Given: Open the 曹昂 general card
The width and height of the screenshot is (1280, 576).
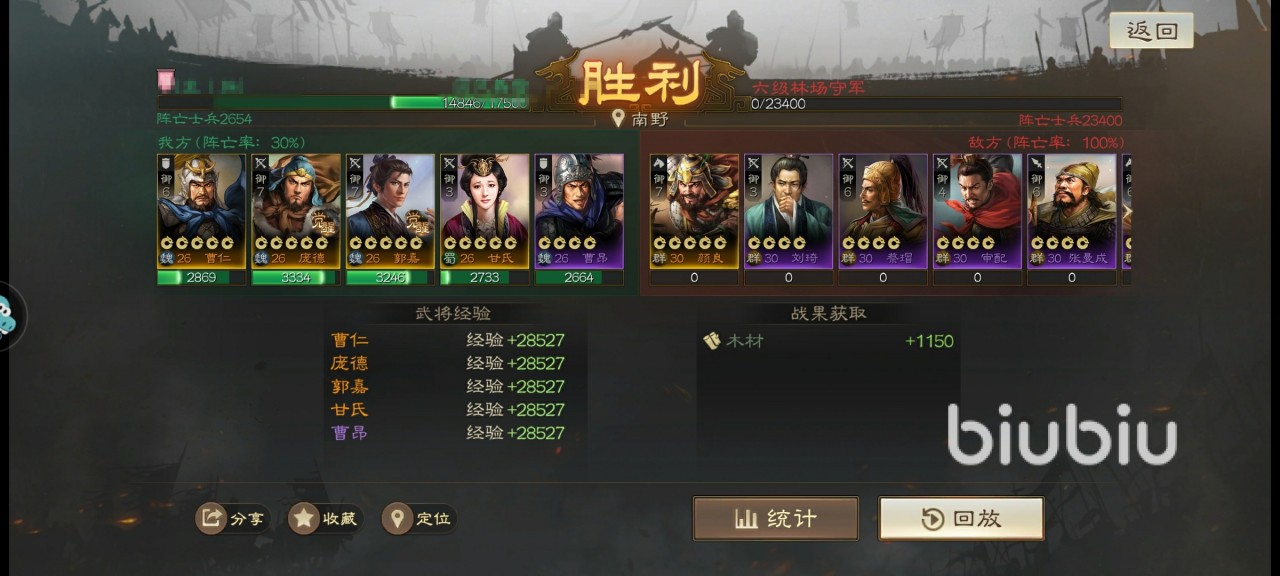Looking at the screenshot, I should click(x=579, y=211).
